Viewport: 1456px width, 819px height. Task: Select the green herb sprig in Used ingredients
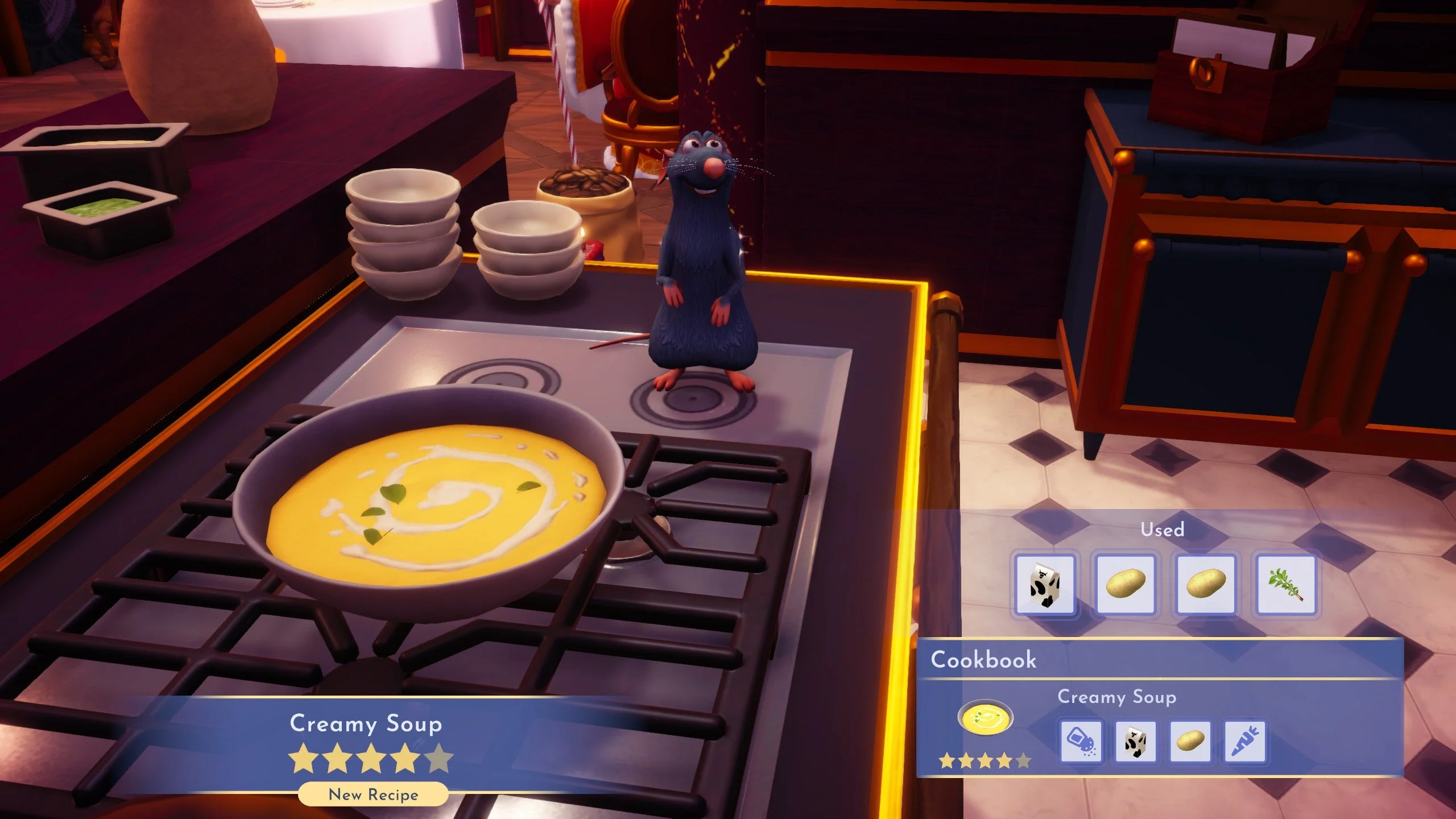[1286, 585]
